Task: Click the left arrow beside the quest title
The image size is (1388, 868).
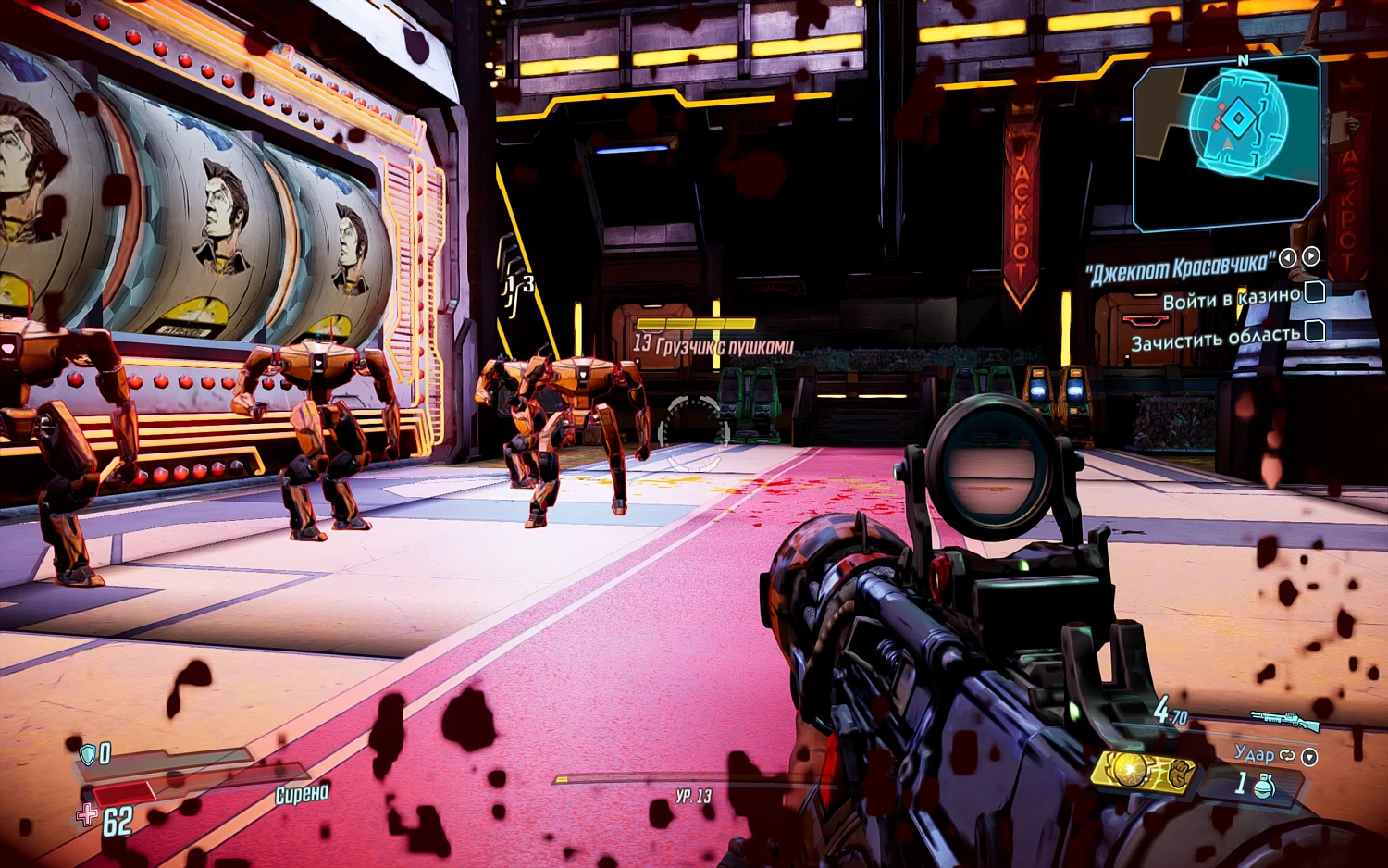Action: (1287, 257)
